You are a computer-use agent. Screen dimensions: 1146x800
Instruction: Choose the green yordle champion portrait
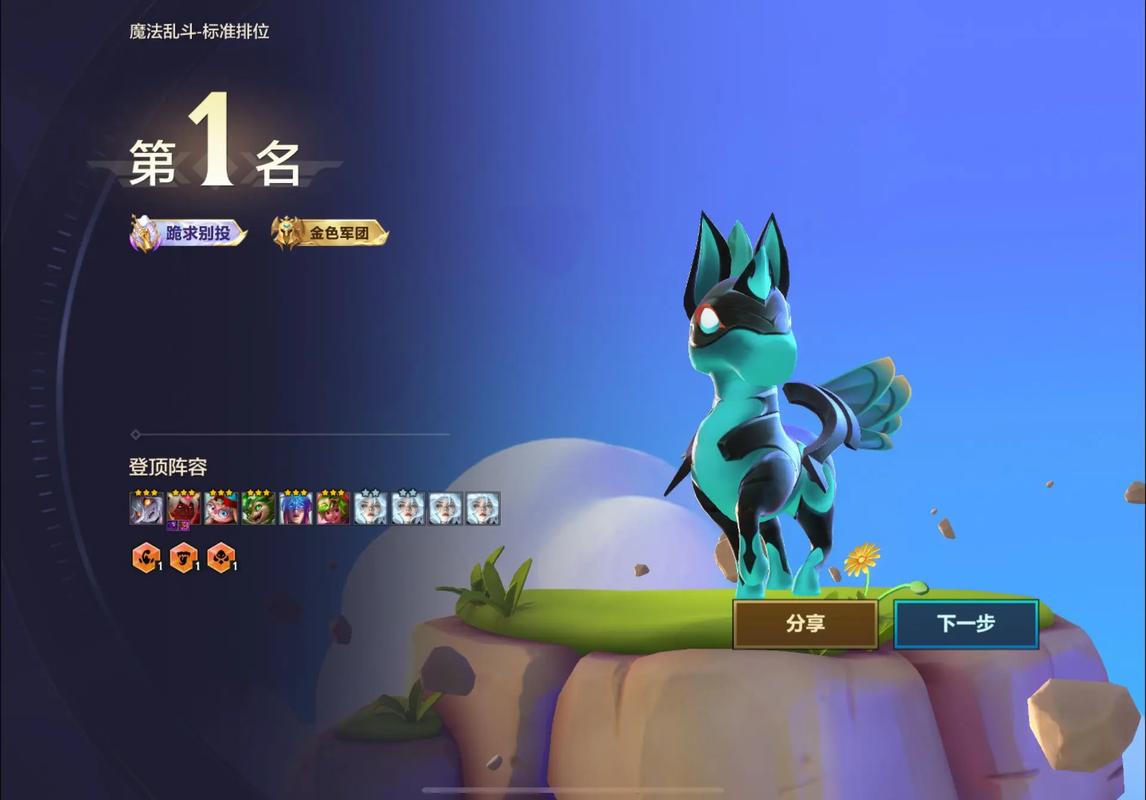[258, 509]
